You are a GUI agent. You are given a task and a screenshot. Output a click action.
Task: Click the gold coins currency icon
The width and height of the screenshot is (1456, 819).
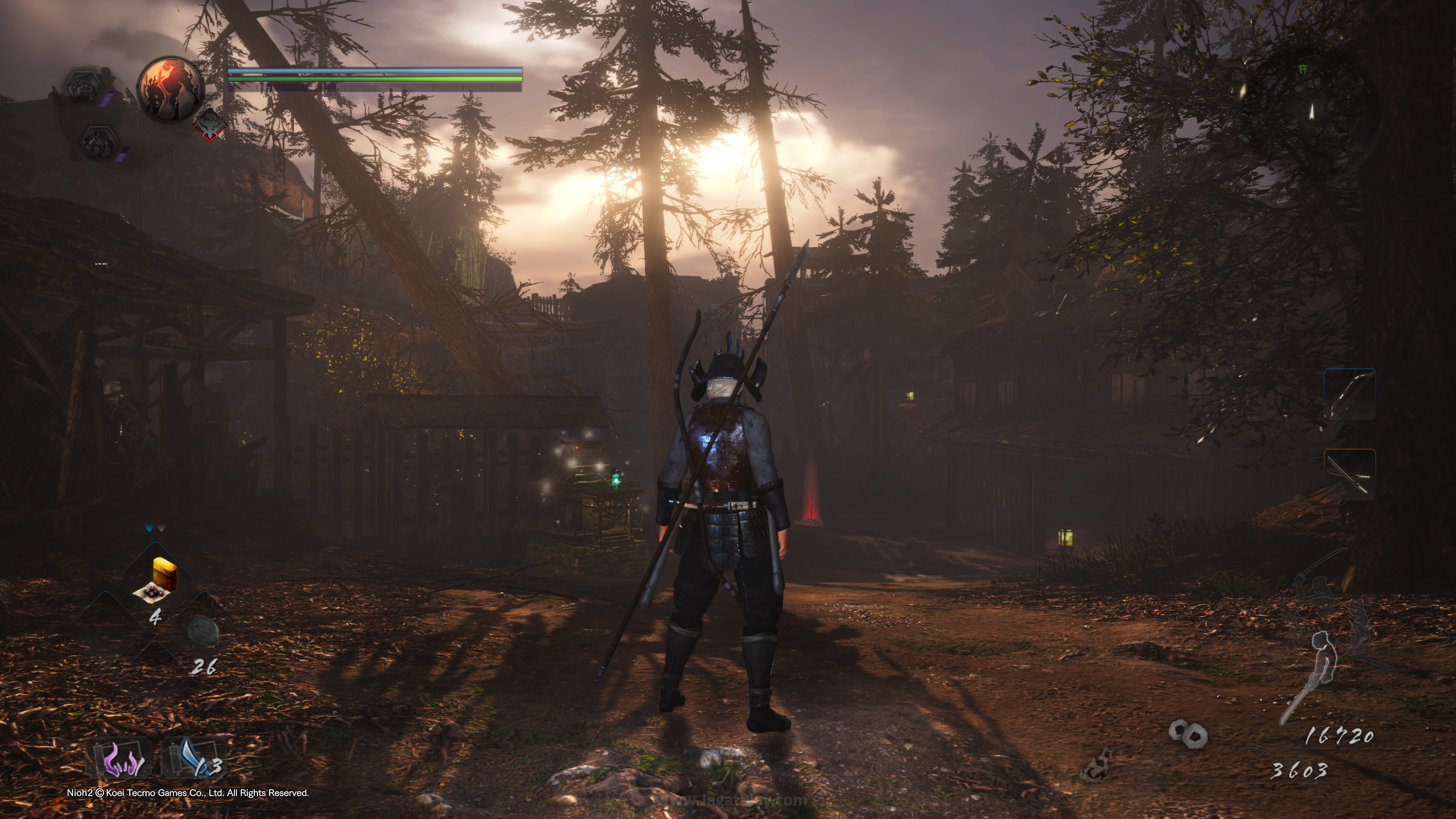(1188, 734)
